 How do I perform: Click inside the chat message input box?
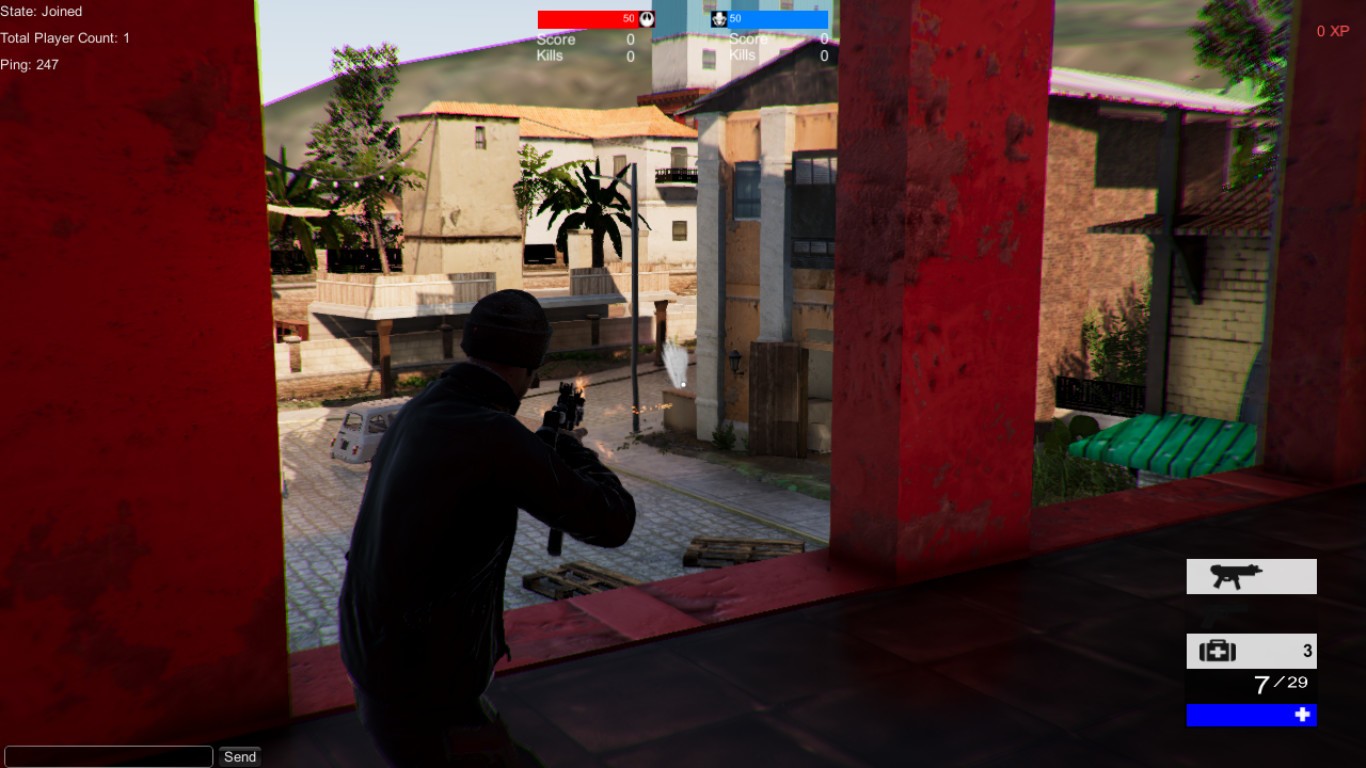point(110,755)
